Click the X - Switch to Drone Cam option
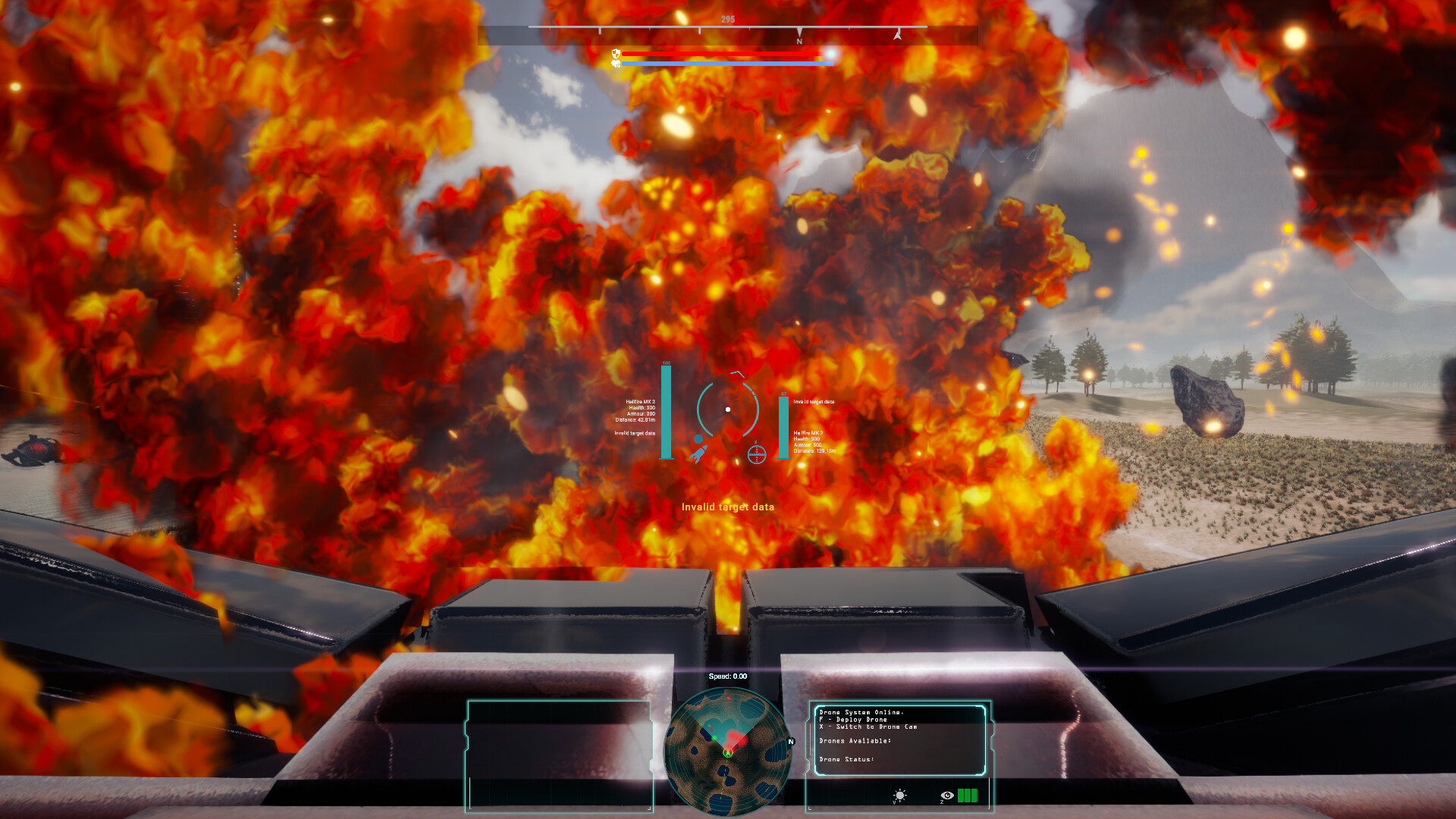1456x819 pixels. 868,726
